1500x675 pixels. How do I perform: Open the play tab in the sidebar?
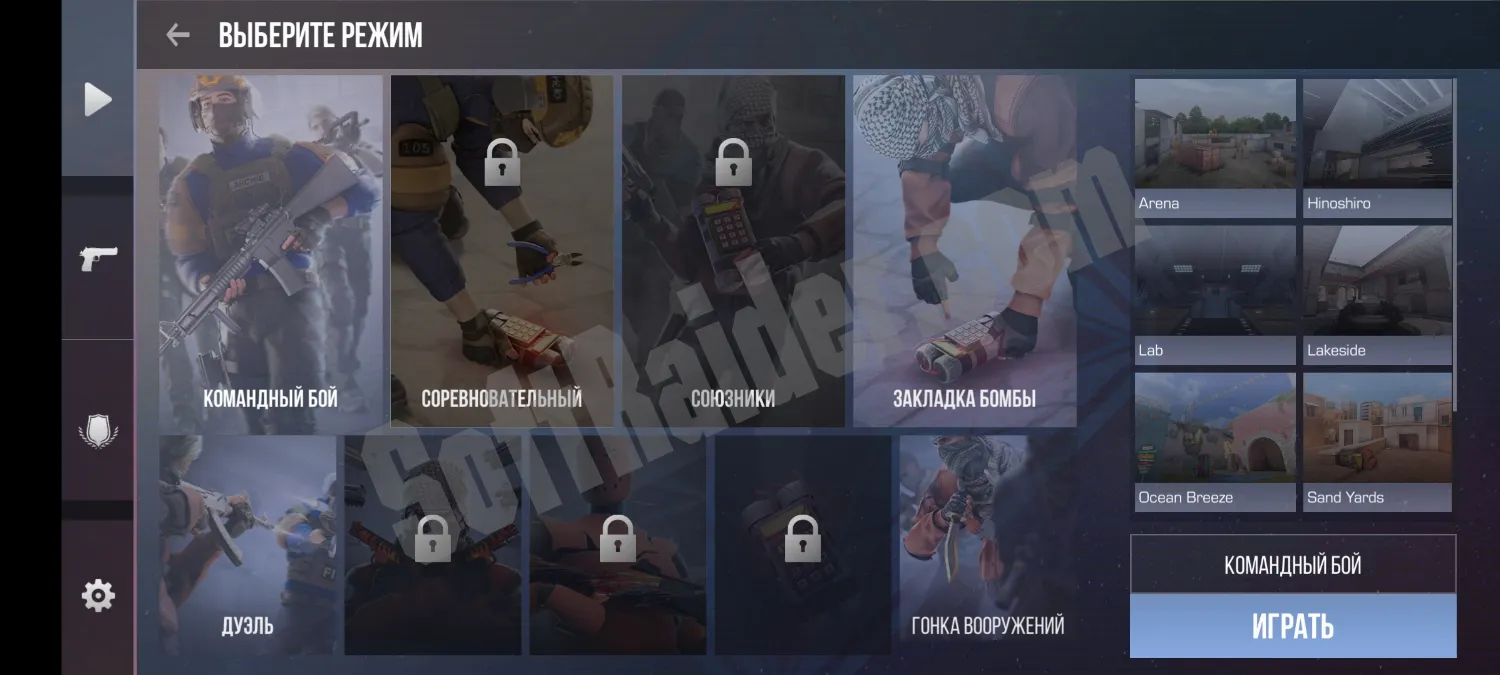pos(98,100)
